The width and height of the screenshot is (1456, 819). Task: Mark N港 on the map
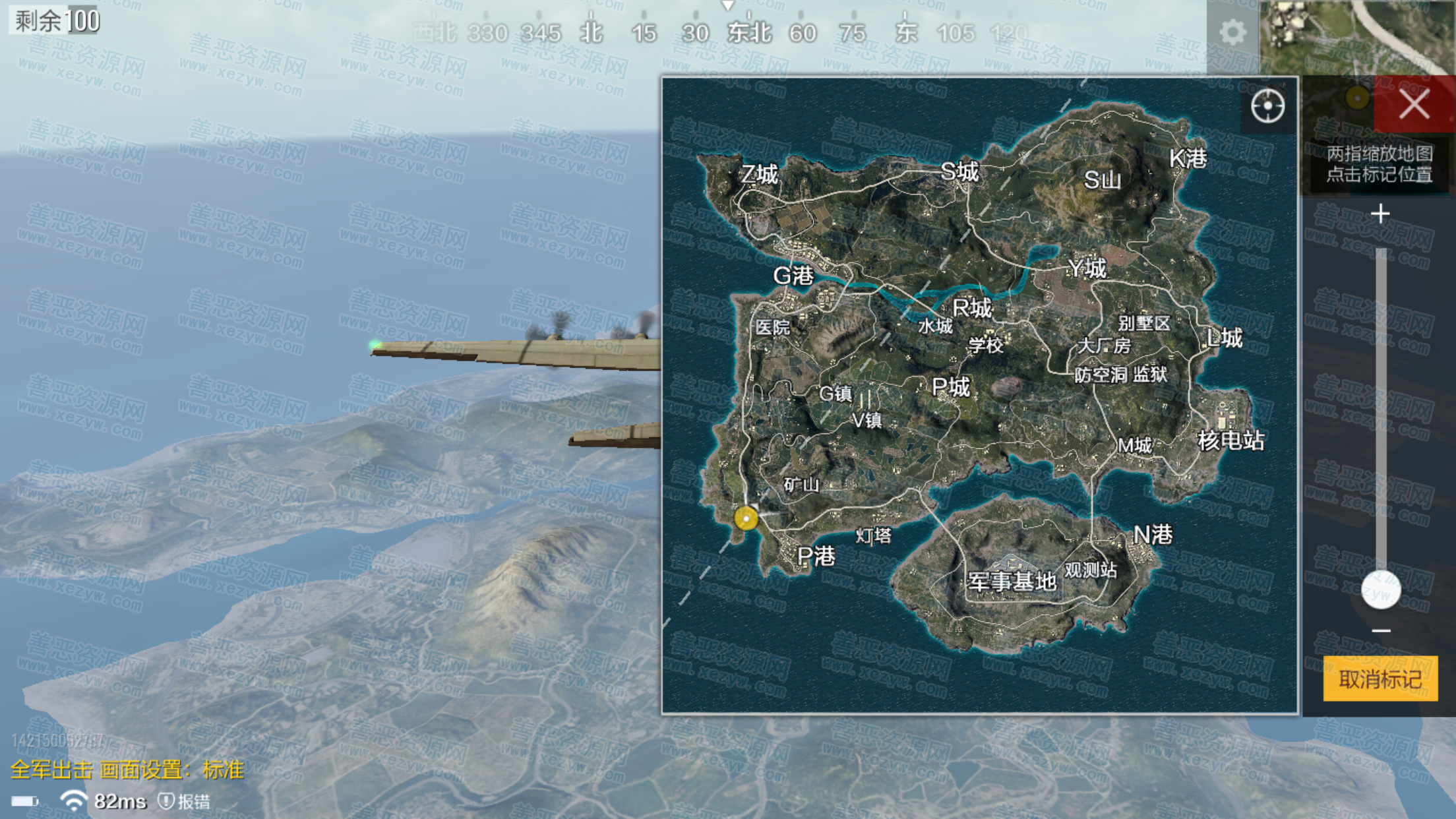click(x=1153, y=534)
